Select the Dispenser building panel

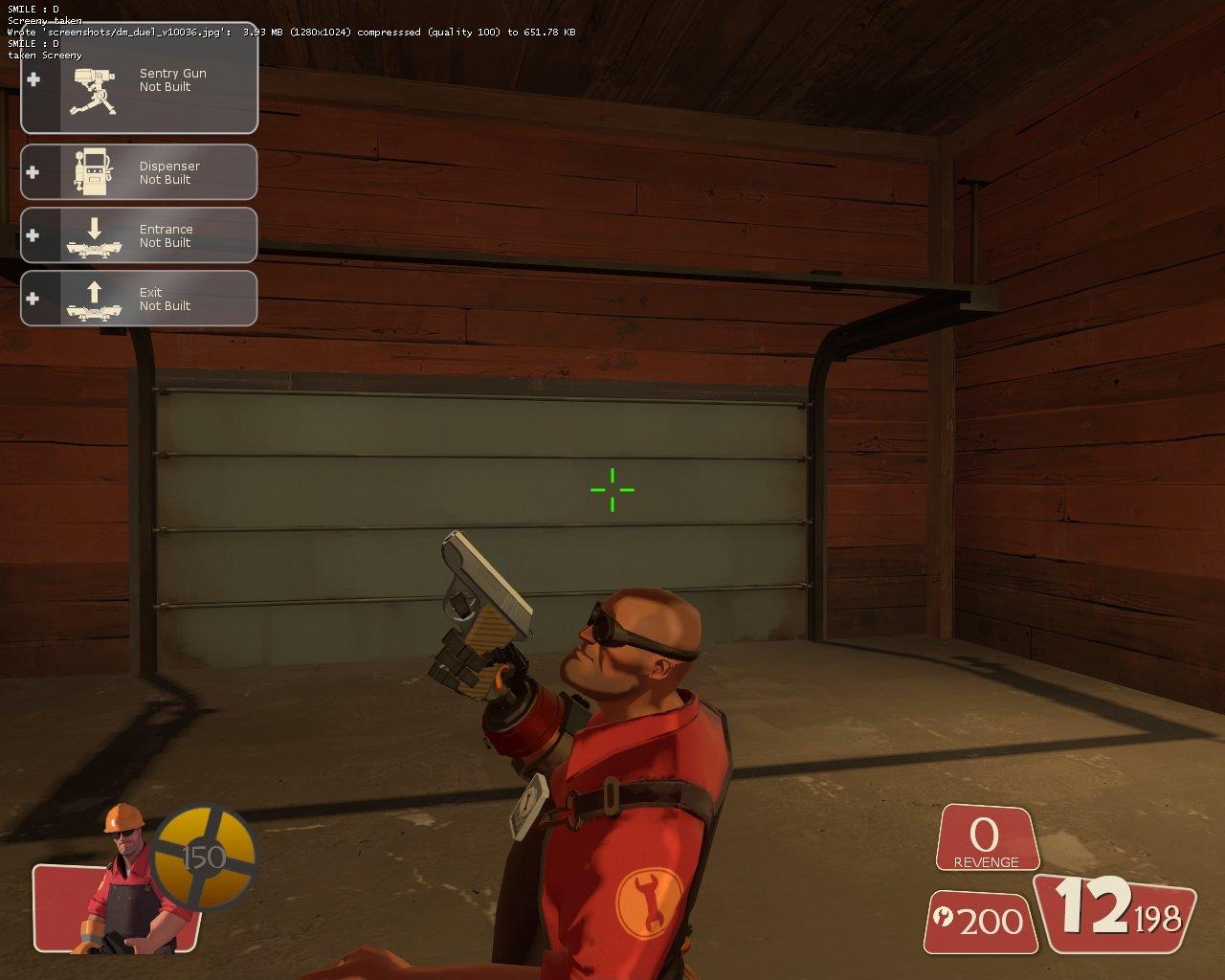(x=140, y=172)
